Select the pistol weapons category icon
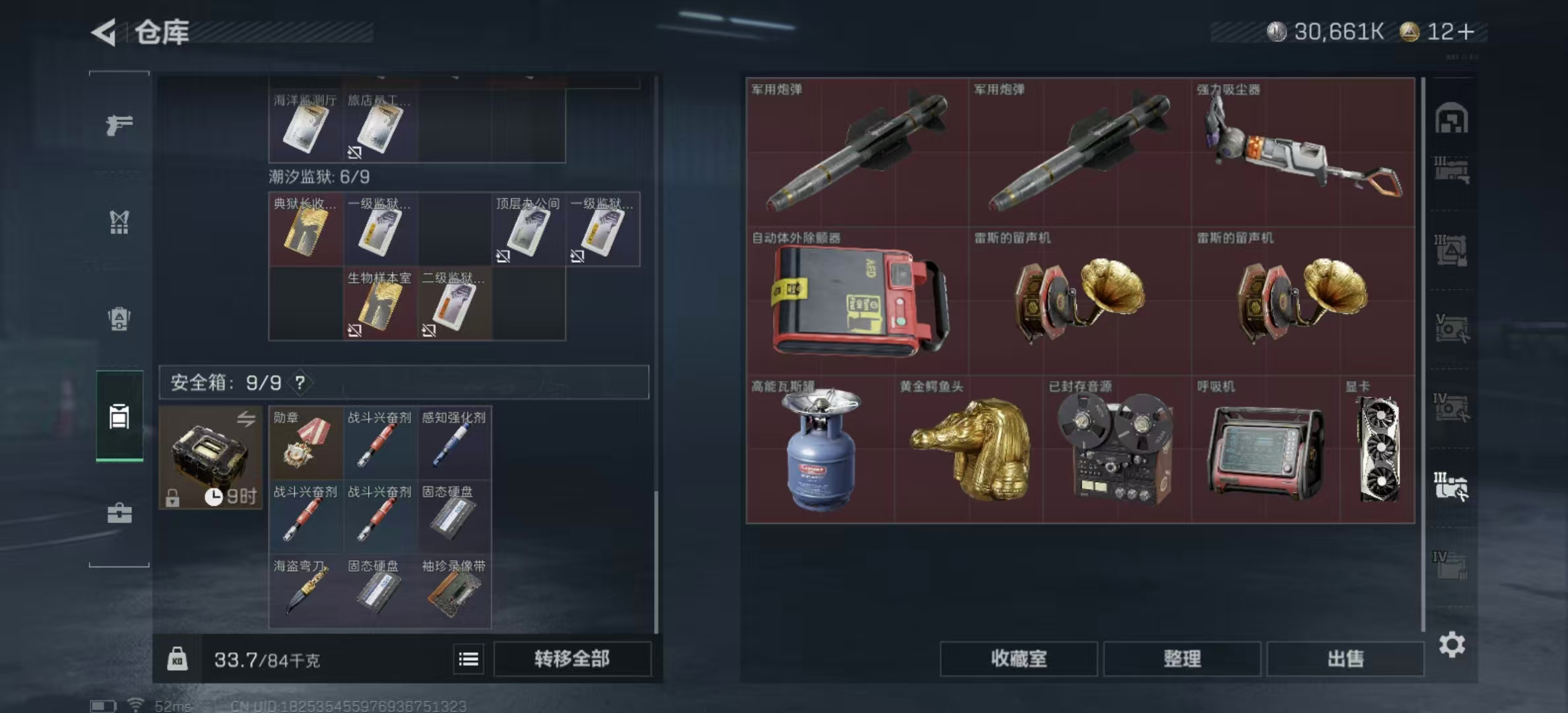1568x713 pixels. (119, 124)
